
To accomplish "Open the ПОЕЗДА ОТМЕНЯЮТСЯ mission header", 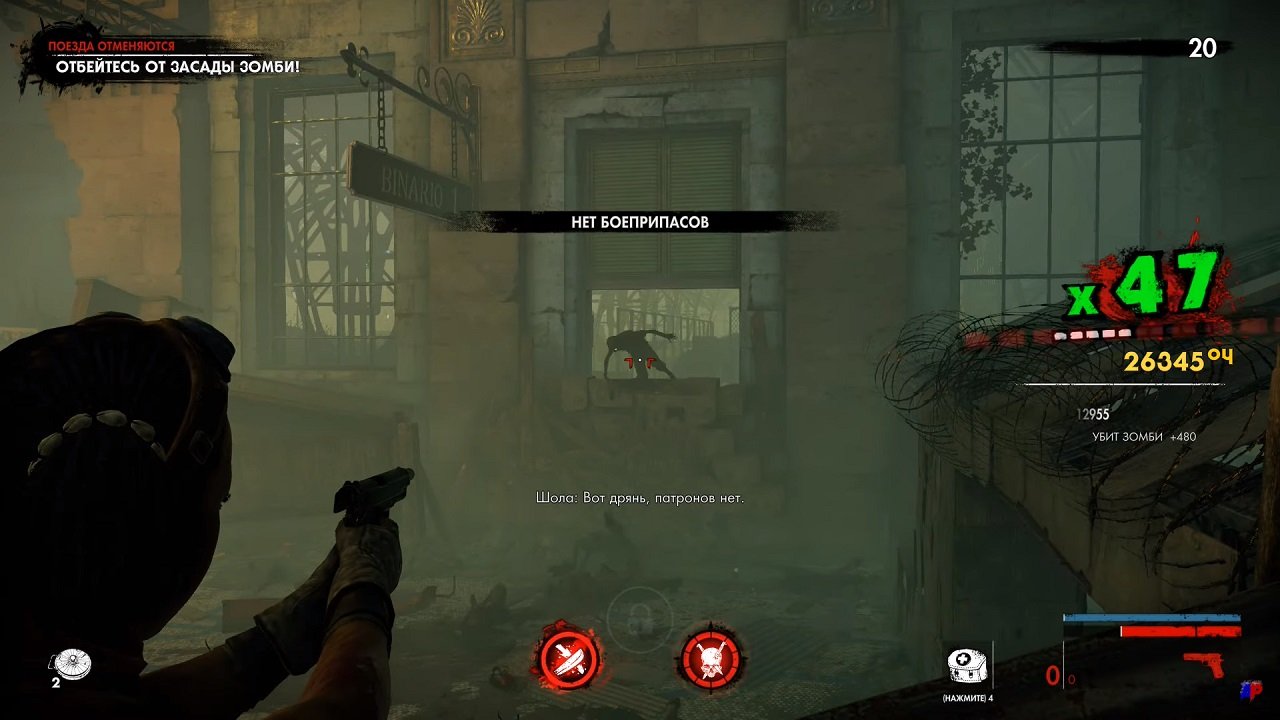I will point(111,45).
